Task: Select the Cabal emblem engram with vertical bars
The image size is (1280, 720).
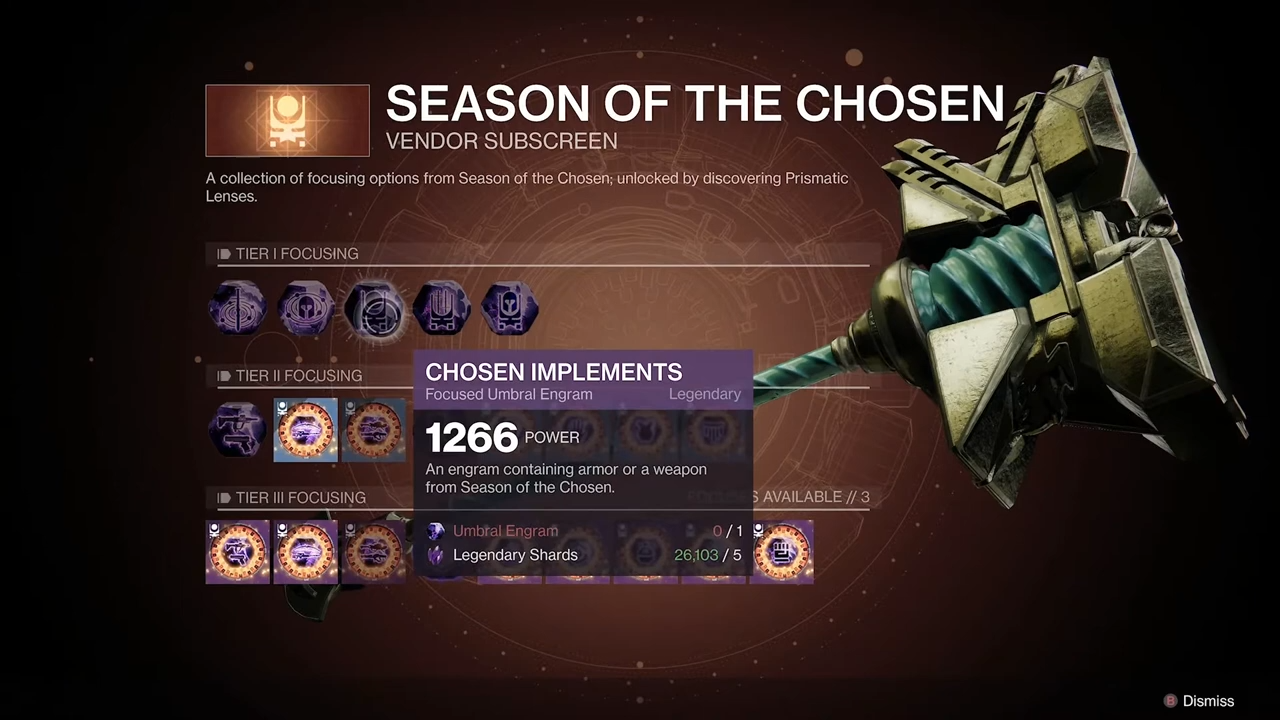Action: tap(442, 308)
